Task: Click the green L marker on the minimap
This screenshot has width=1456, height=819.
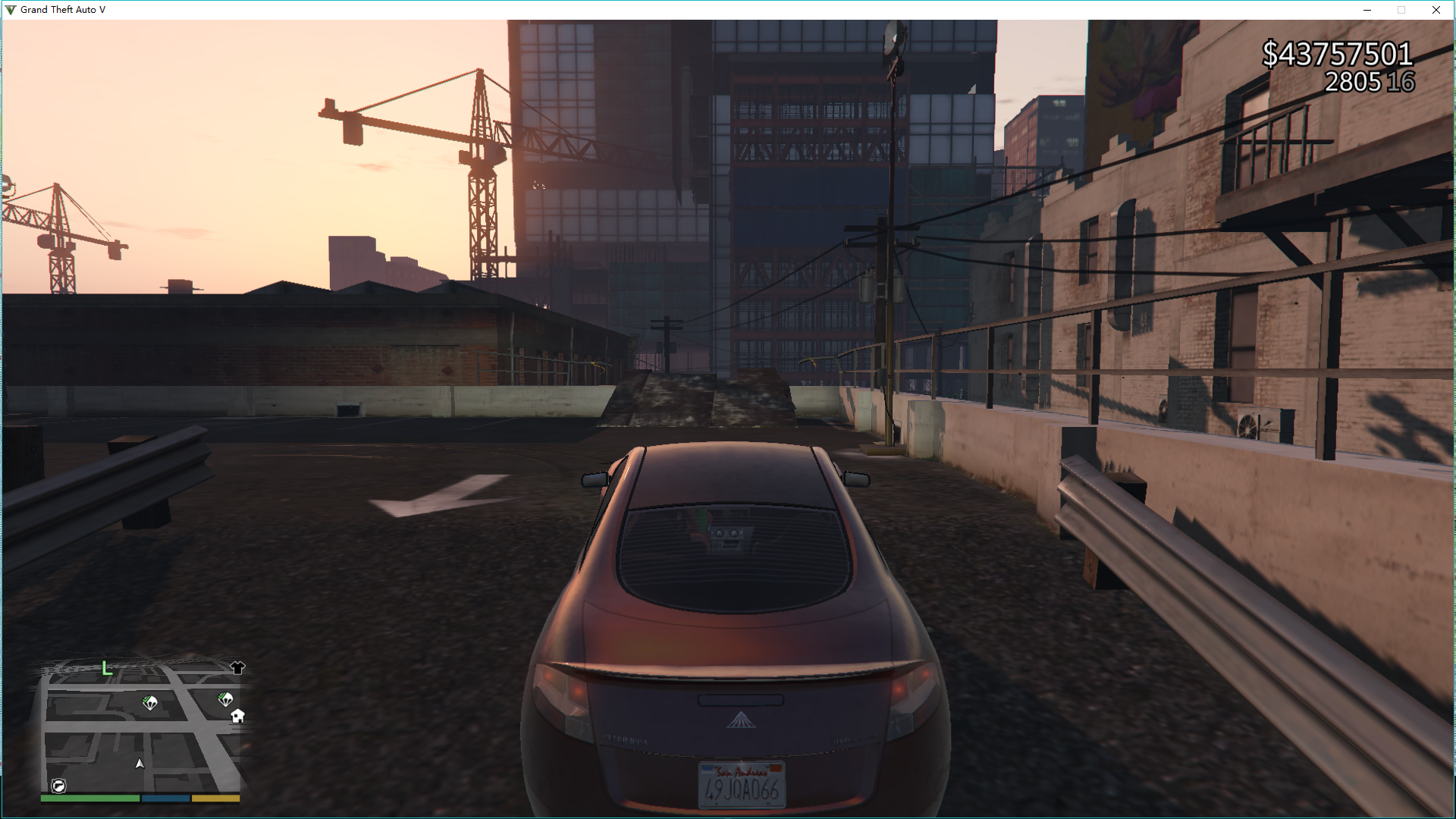Action: click(107, 669)
